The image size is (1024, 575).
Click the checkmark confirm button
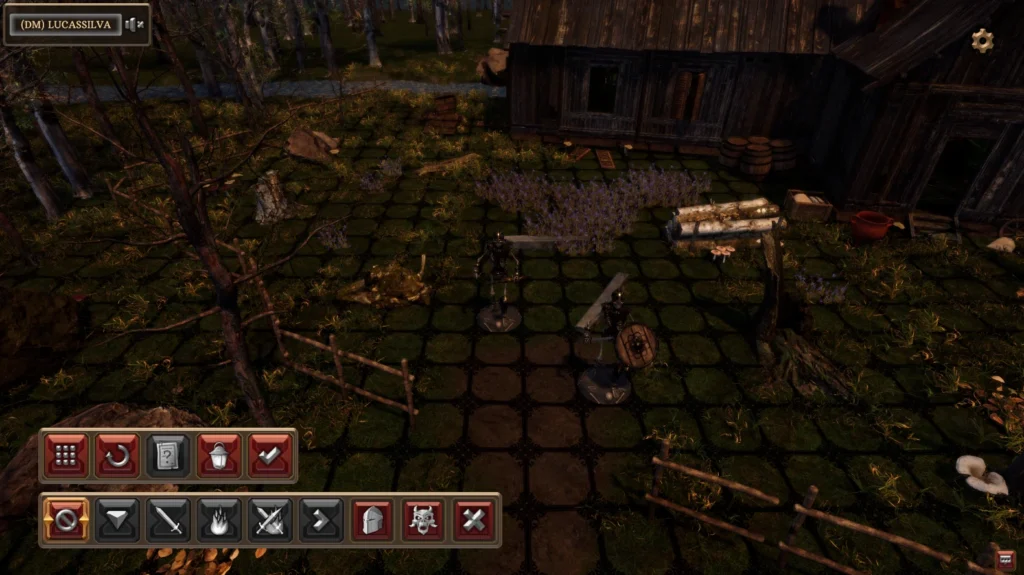point(270,456)
